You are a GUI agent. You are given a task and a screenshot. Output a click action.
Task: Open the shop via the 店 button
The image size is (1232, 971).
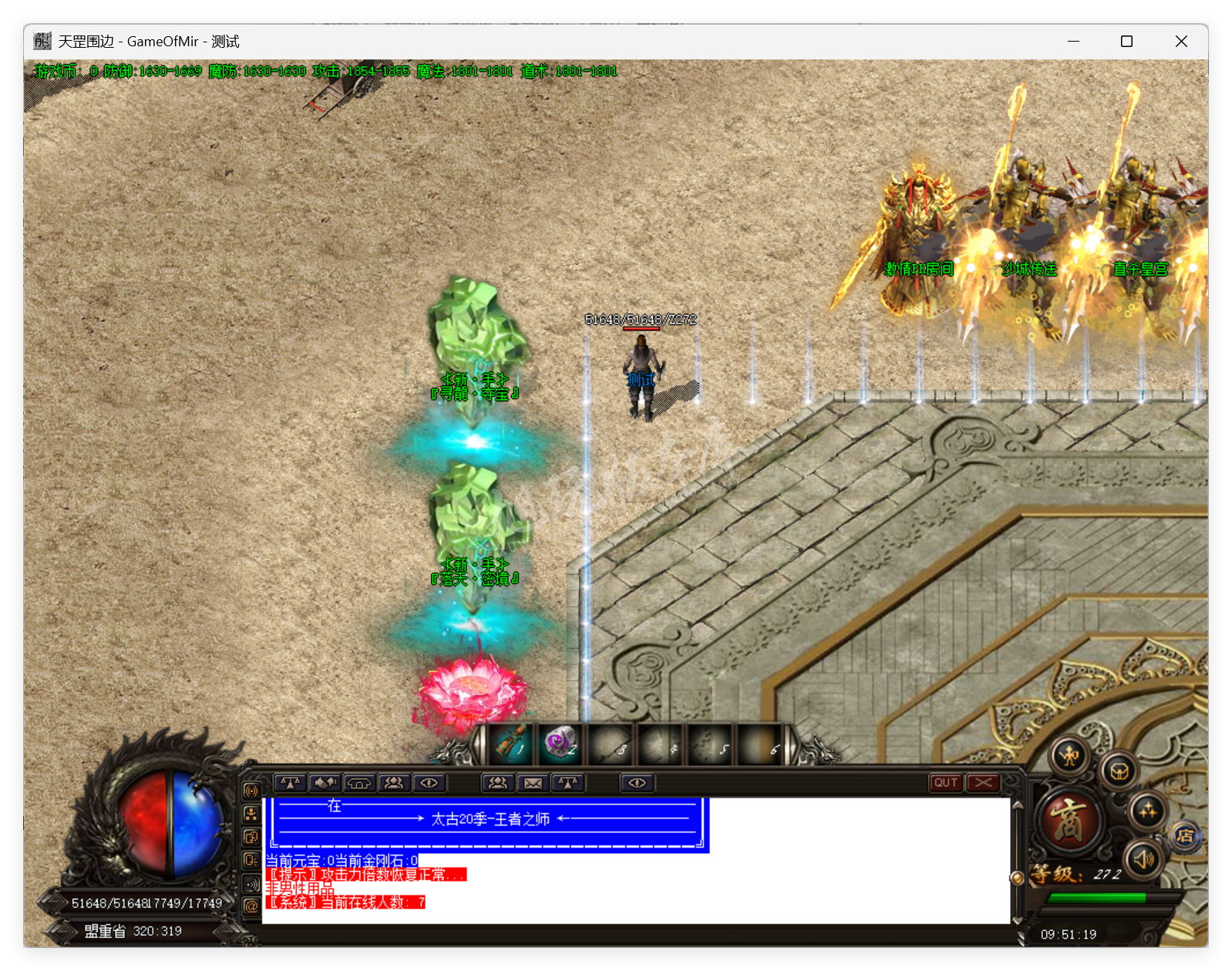[1186, 836]
